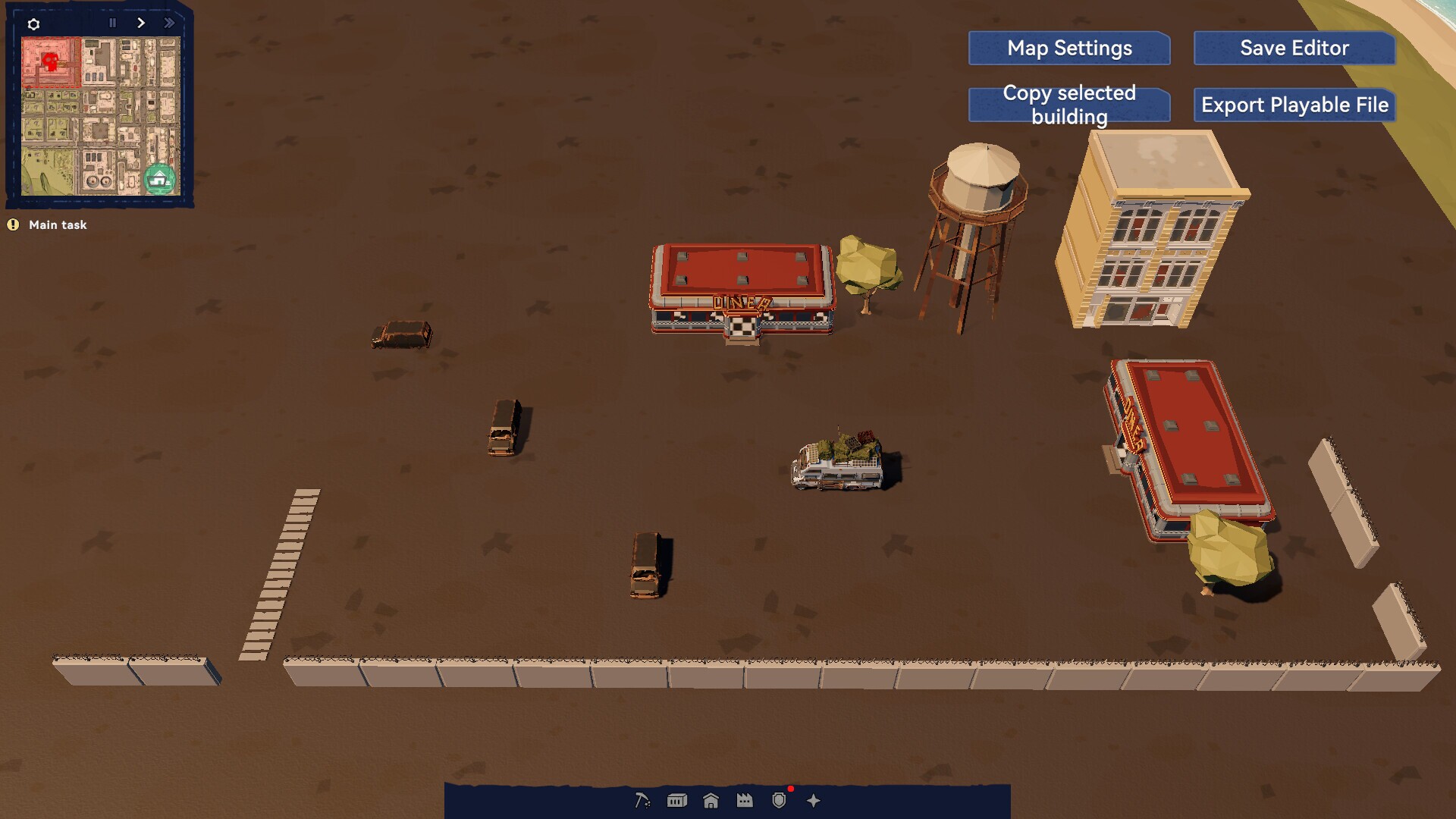Viewport: 1456px width, 819px height.
Task: Select the red skull marker on minimap
Action: 51,61
